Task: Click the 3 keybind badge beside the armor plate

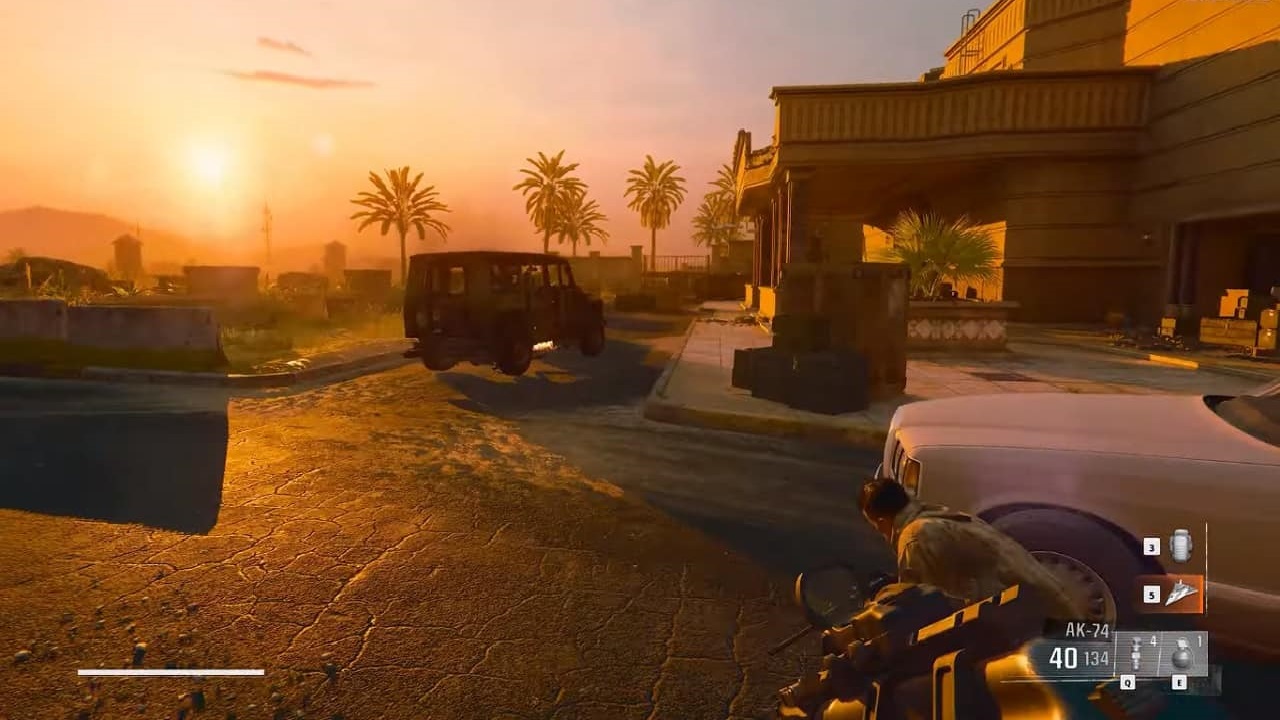Action: pos(1151,546)
